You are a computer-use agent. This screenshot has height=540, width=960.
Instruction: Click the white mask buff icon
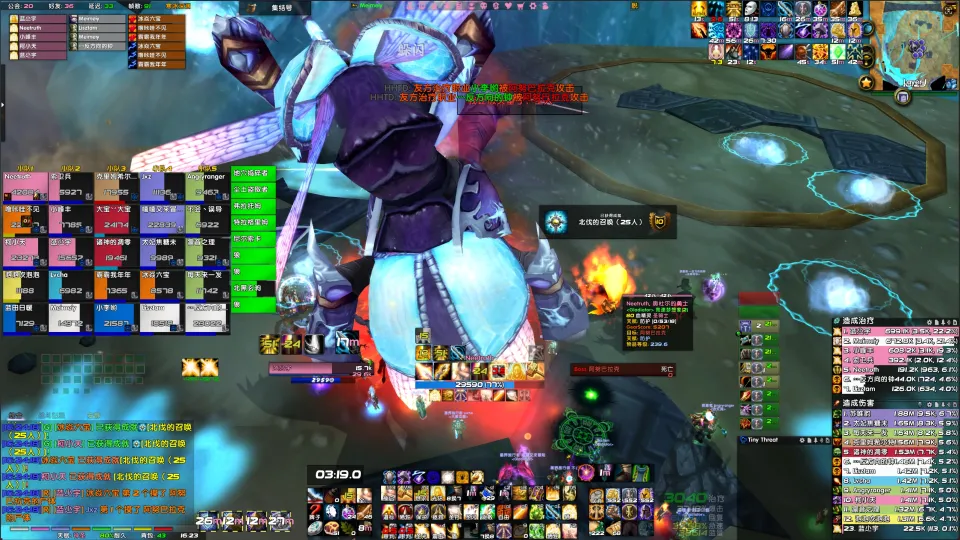[749, 9]
